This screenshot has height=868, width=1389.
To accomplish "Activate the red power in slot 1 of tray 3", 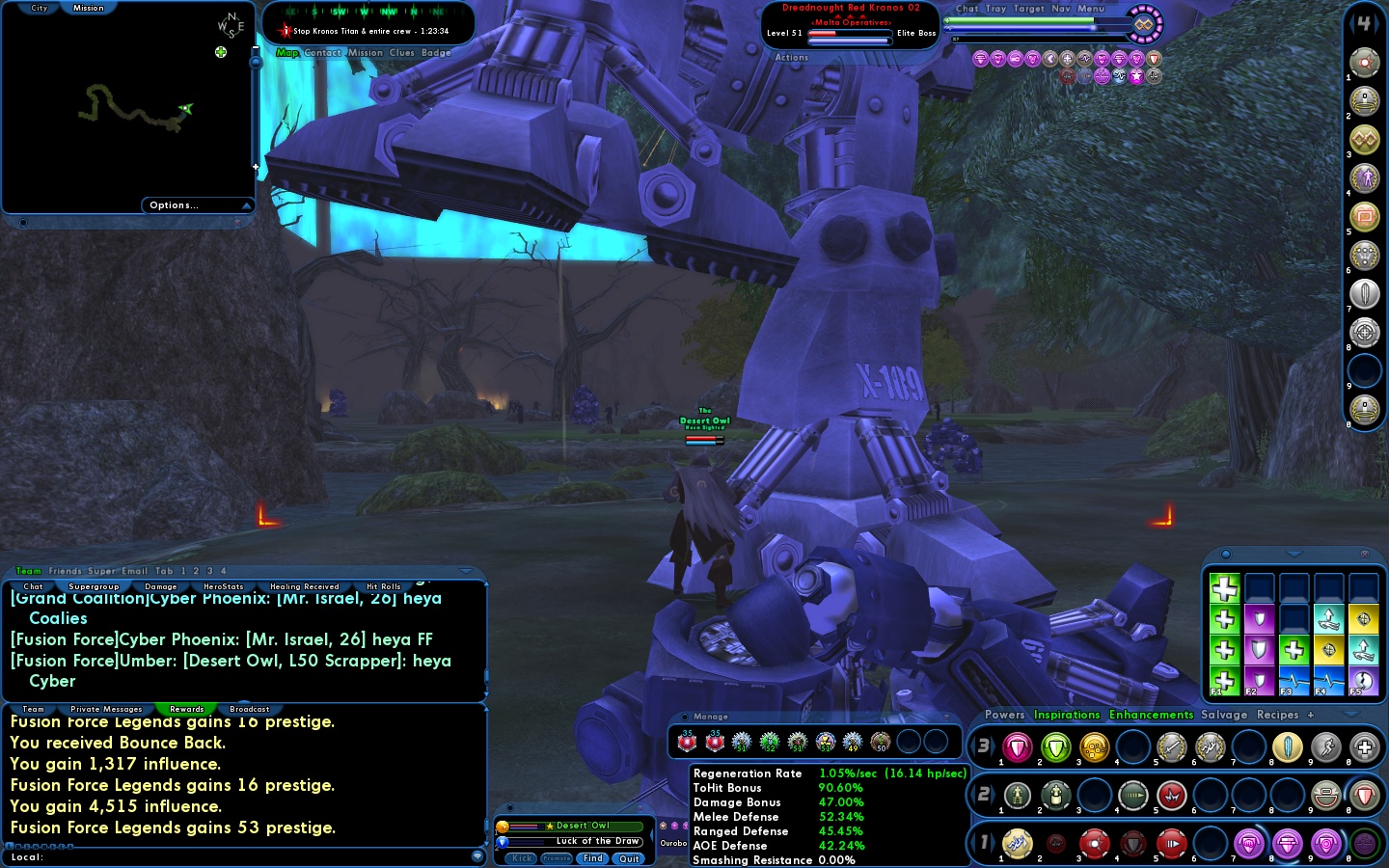I will [1016, 747].
